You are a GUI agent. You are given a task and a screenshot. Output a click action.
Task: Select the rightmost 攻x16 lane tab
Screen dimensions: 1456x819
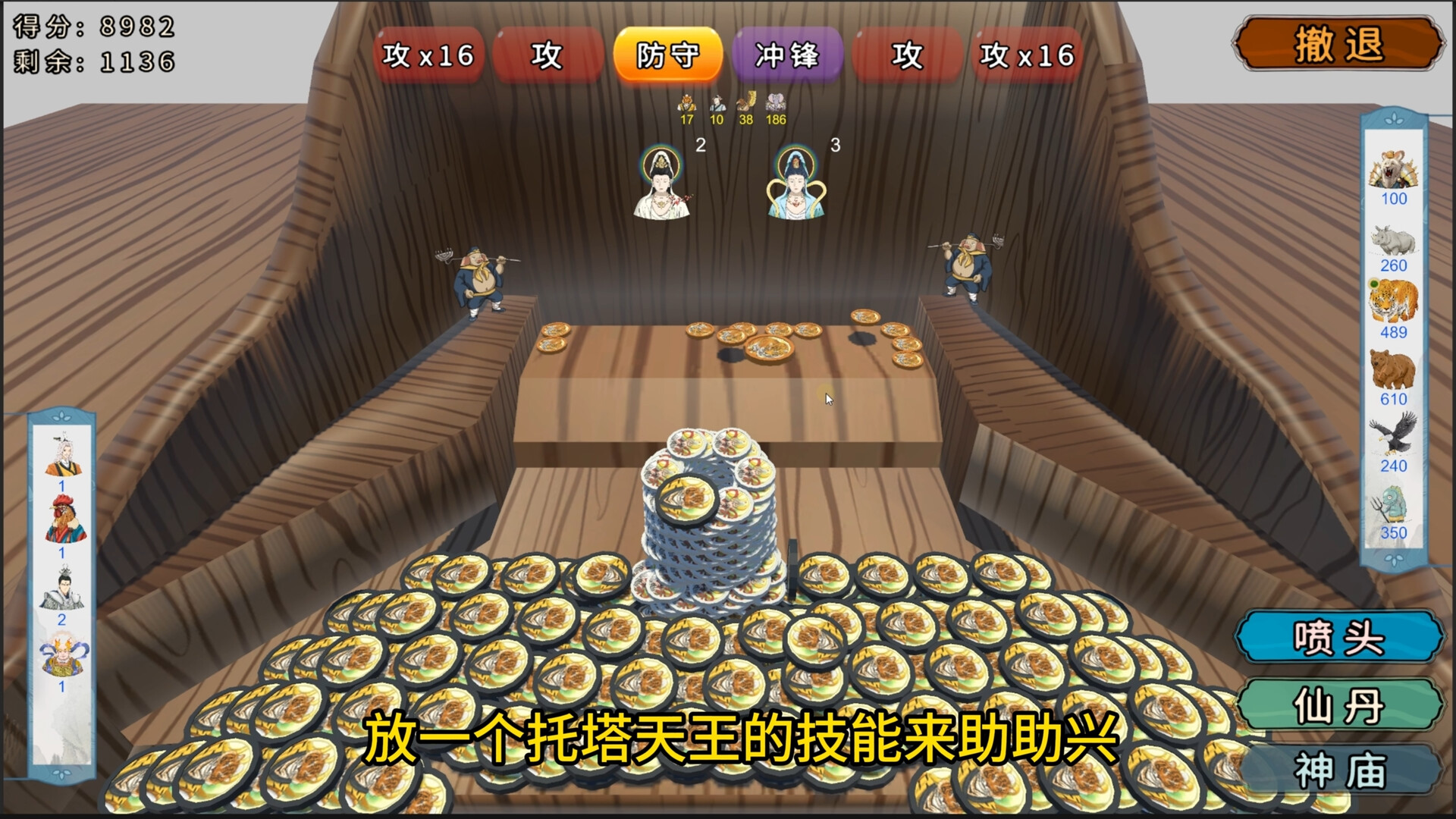[x=1025, y=55]
